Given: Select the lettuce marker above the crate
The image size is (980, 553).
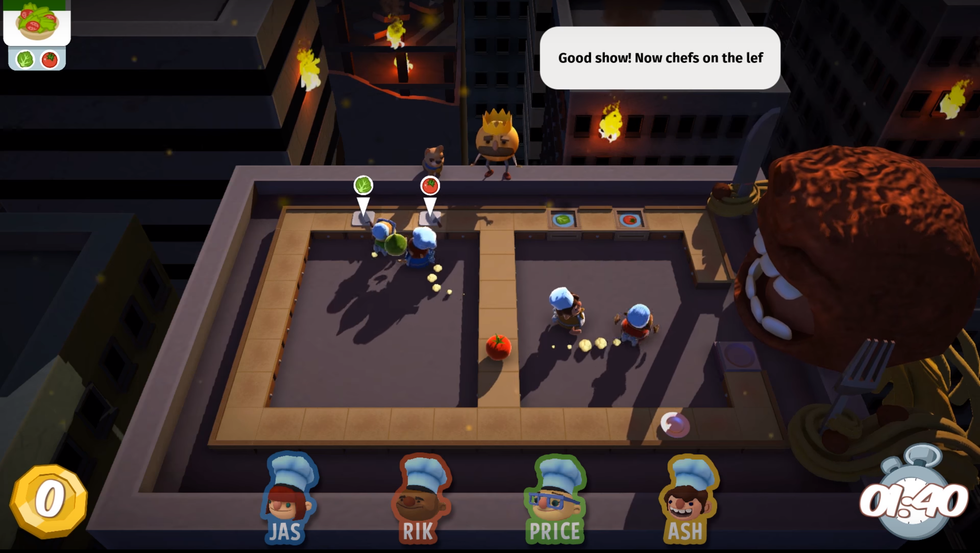Looking at the screenshot, I should click(x=363, y=186).
